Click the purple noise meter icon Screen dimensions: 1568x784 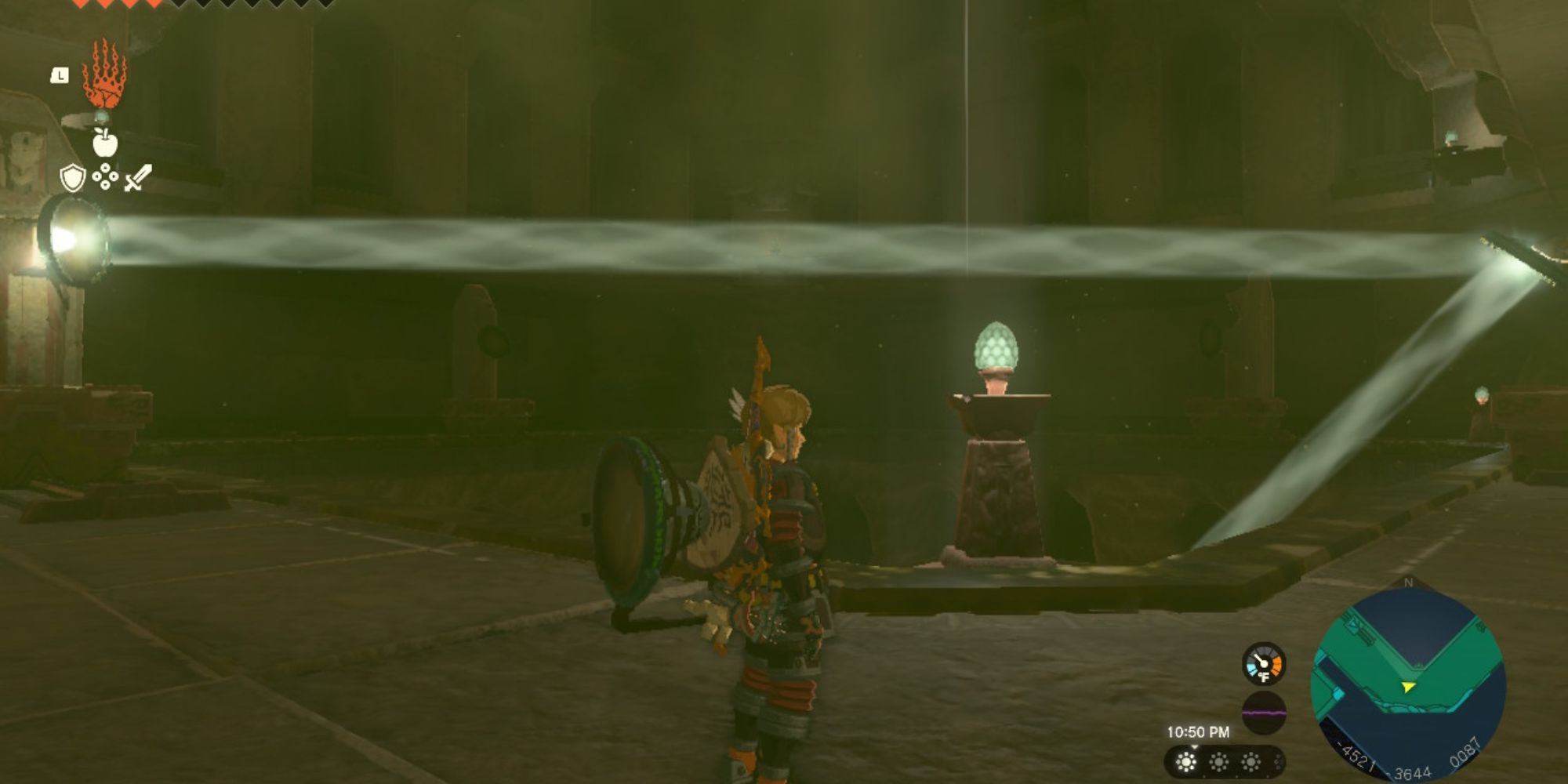[x=1264, y=712]
